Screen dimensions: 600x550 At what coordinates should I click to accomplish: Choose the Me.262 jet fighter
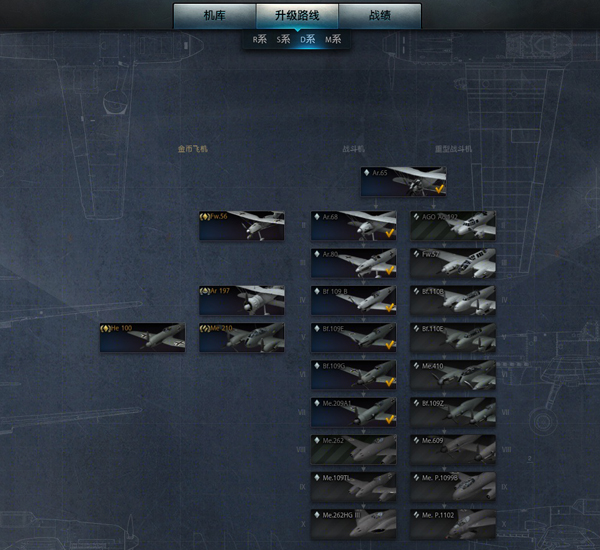(x=353, y=448)
